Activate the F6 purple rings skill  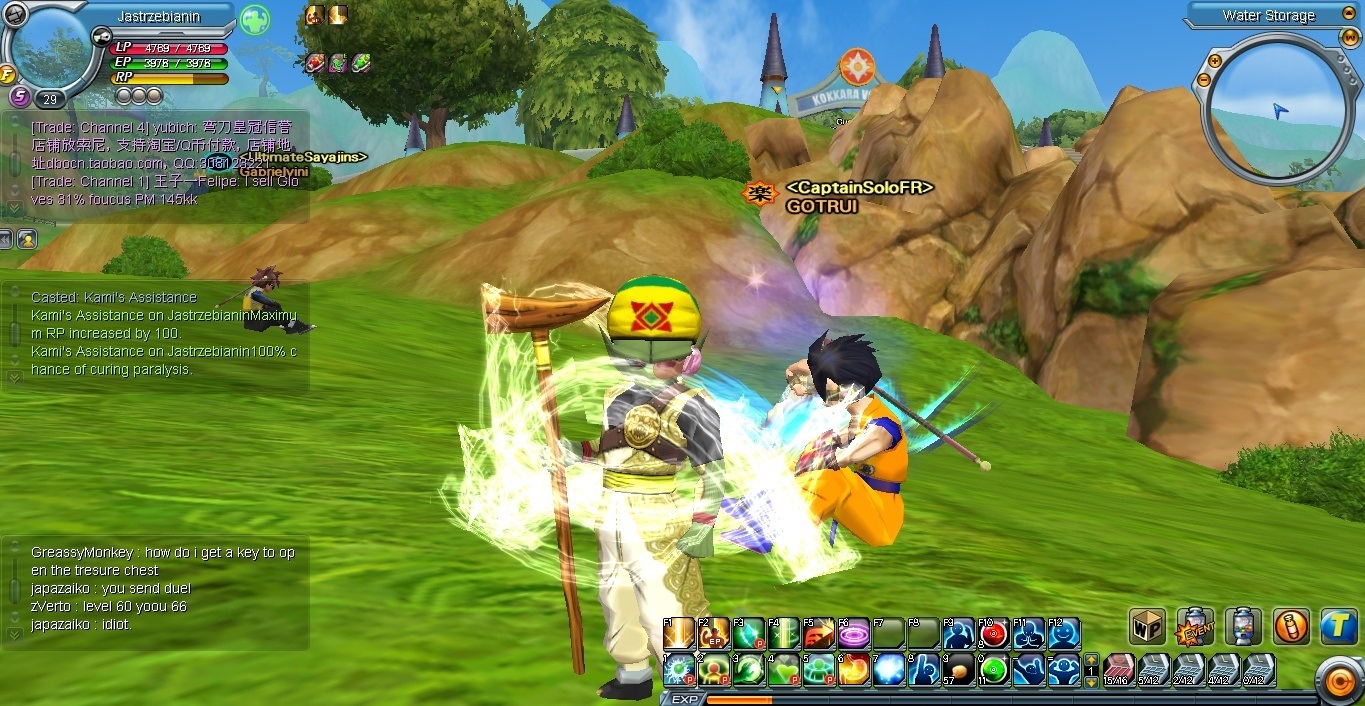click(x=854, y=633)
